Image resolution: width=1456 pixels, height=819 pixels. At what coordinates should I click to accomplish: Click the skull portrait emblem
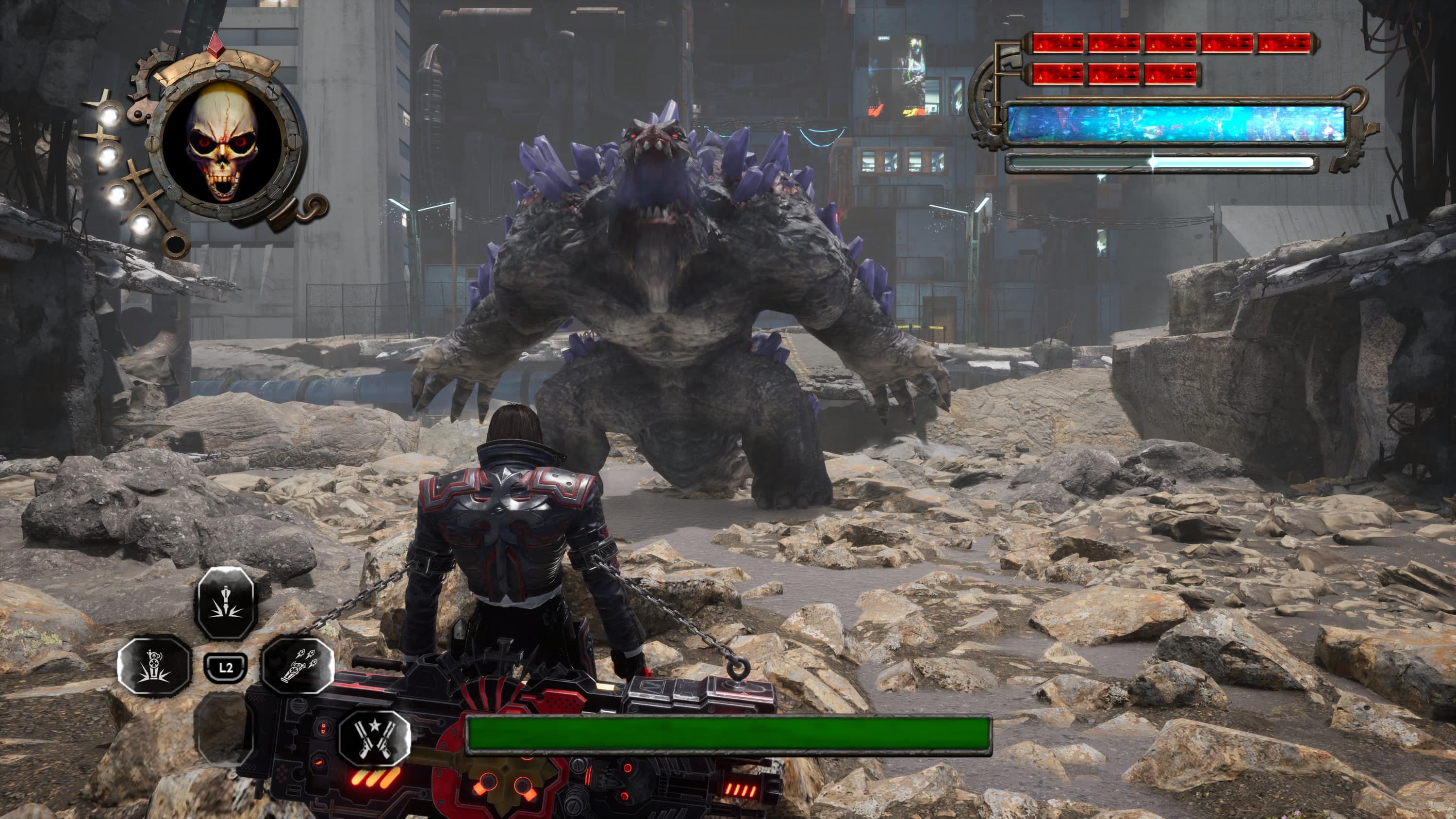point(222,143)
